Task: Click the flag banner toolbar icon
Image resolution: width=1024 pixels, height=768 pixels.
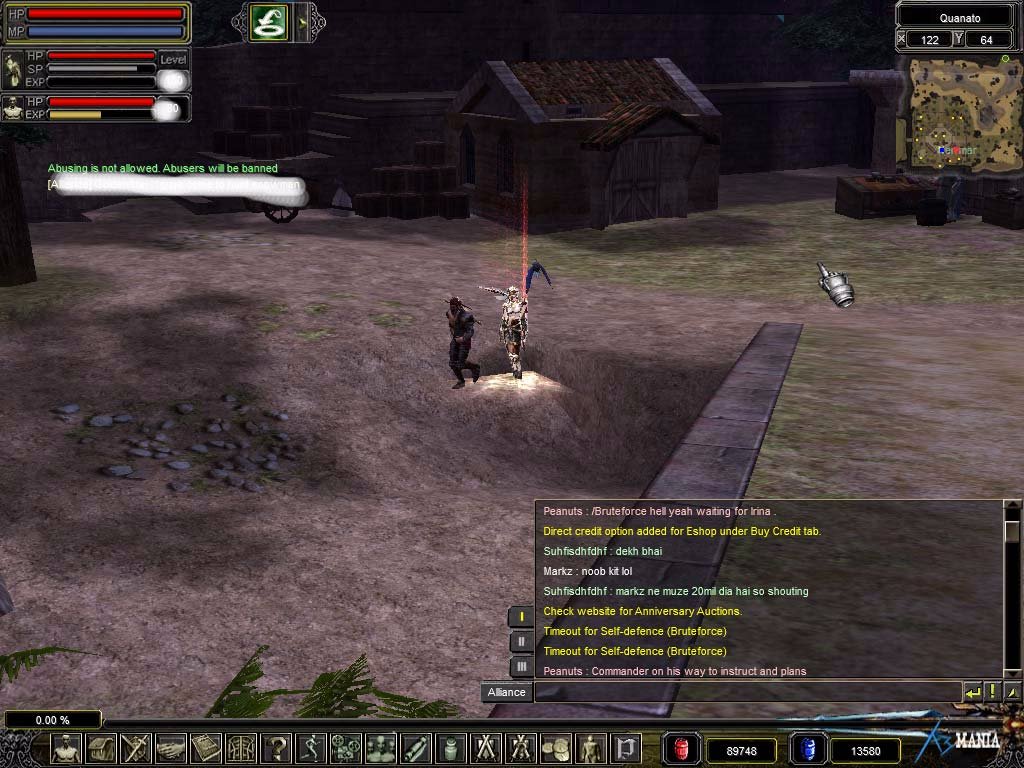Action: (626, 748)
